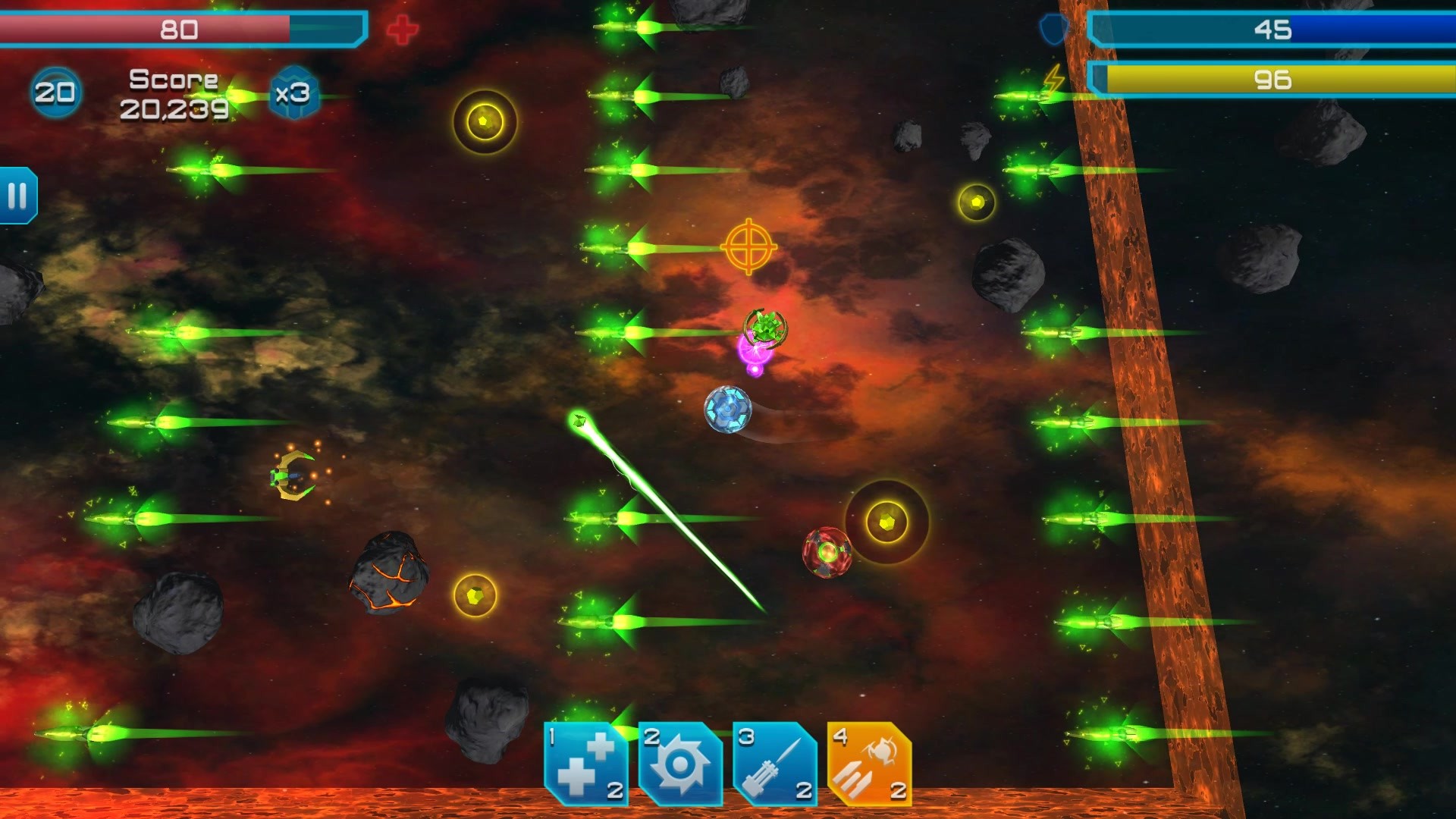This screenshot has width=1456, height=819.
Task: Pause the game with the pause button
Action: (17, 193)
